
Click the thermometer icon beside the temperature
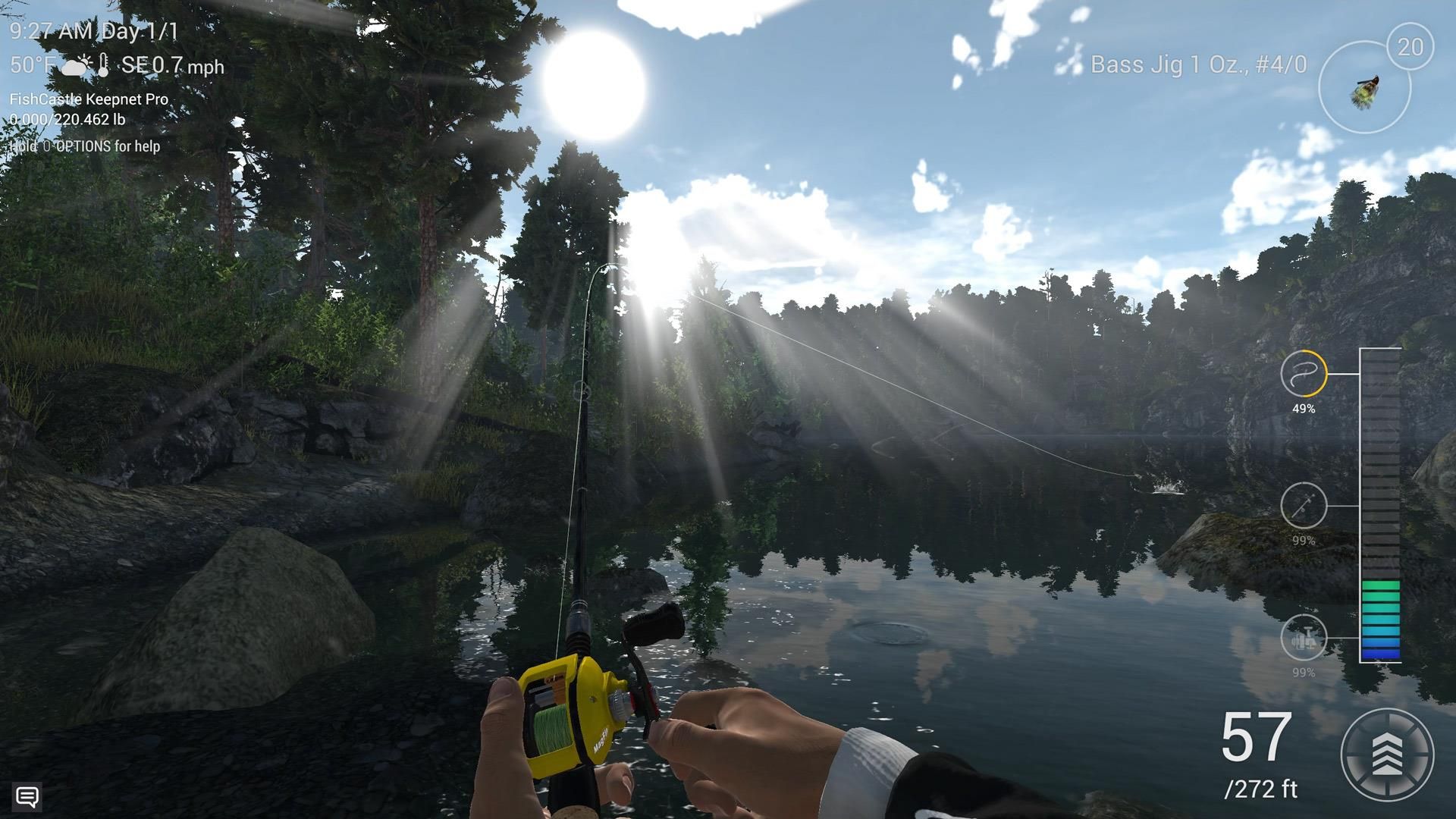click(x=102, y=65)
